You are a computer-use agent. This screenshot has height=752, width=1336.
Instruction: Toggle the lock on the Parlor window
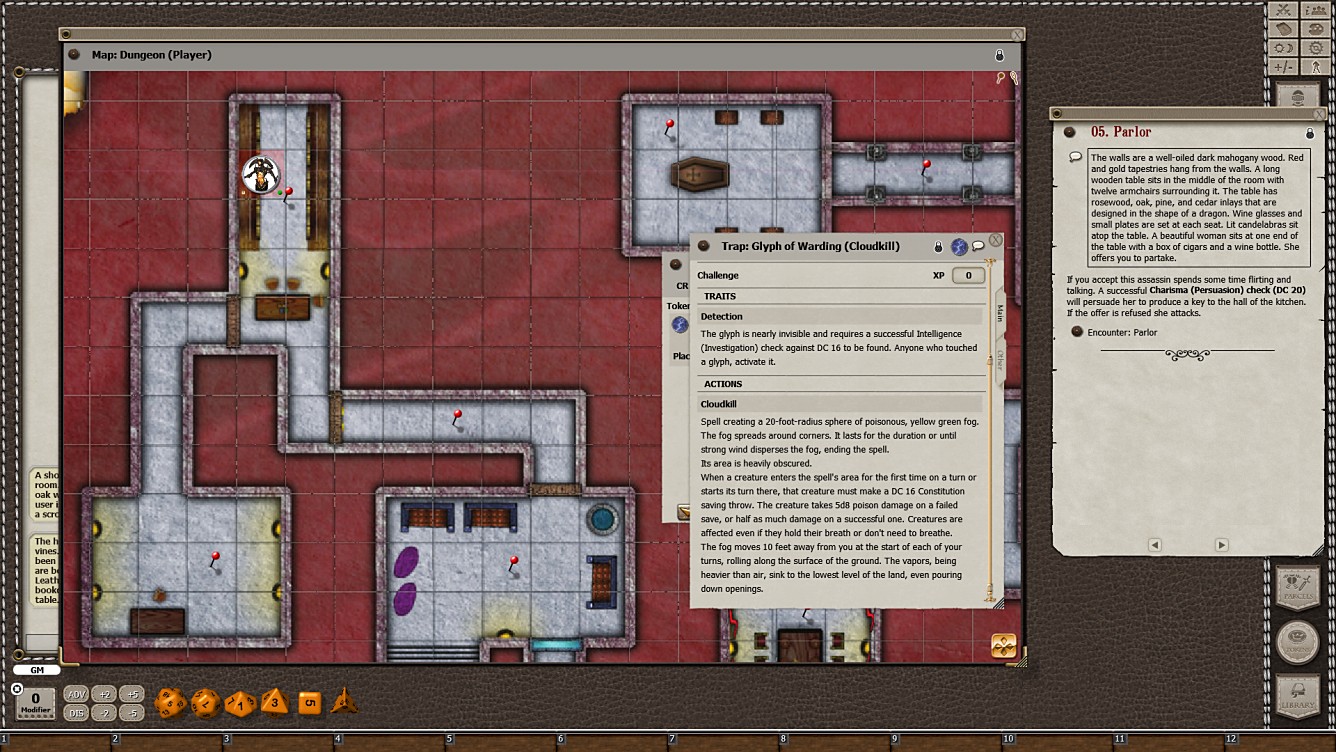1310,132
